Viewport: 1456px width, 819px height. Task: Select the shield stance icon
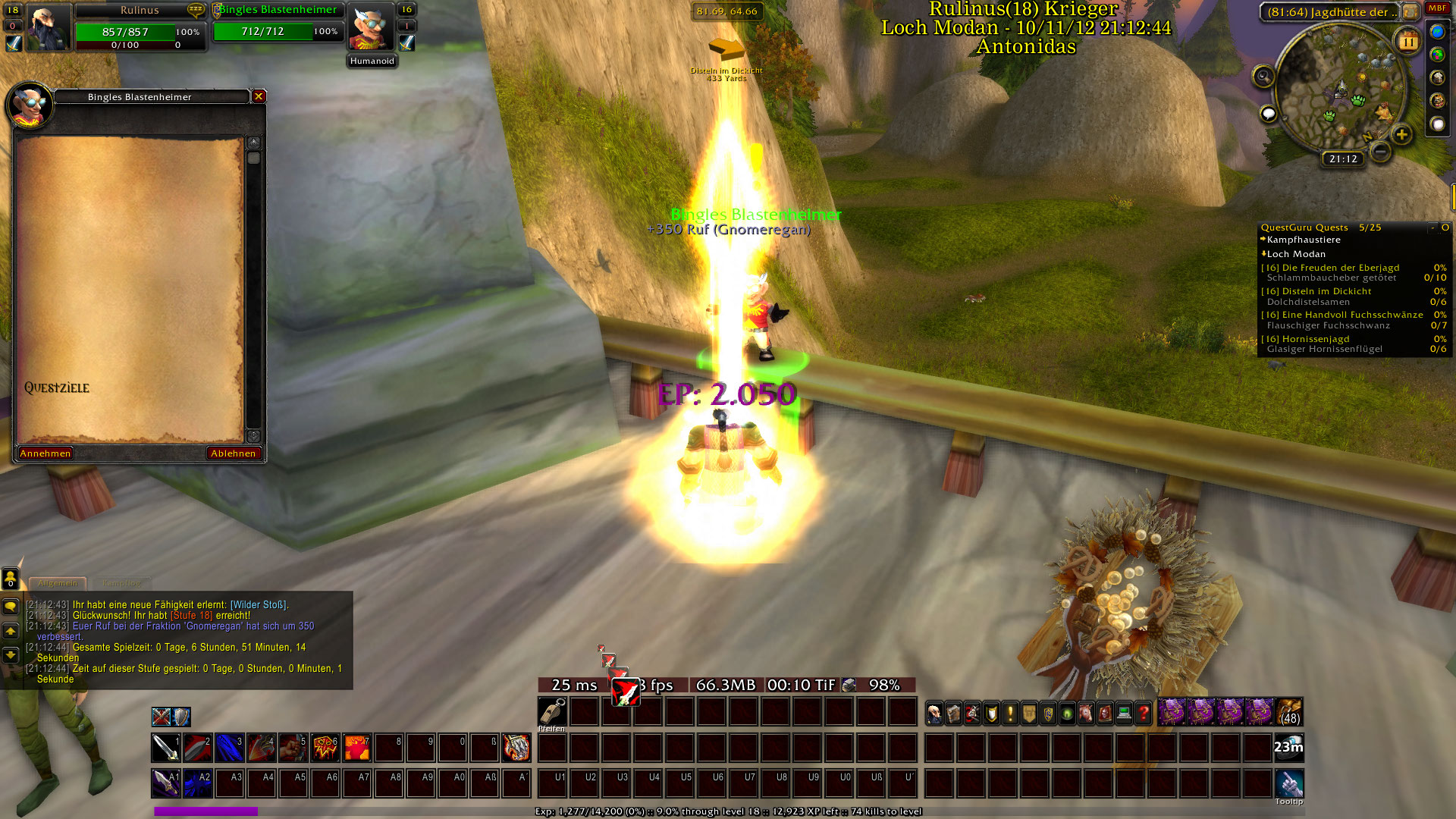coord(181,717)
